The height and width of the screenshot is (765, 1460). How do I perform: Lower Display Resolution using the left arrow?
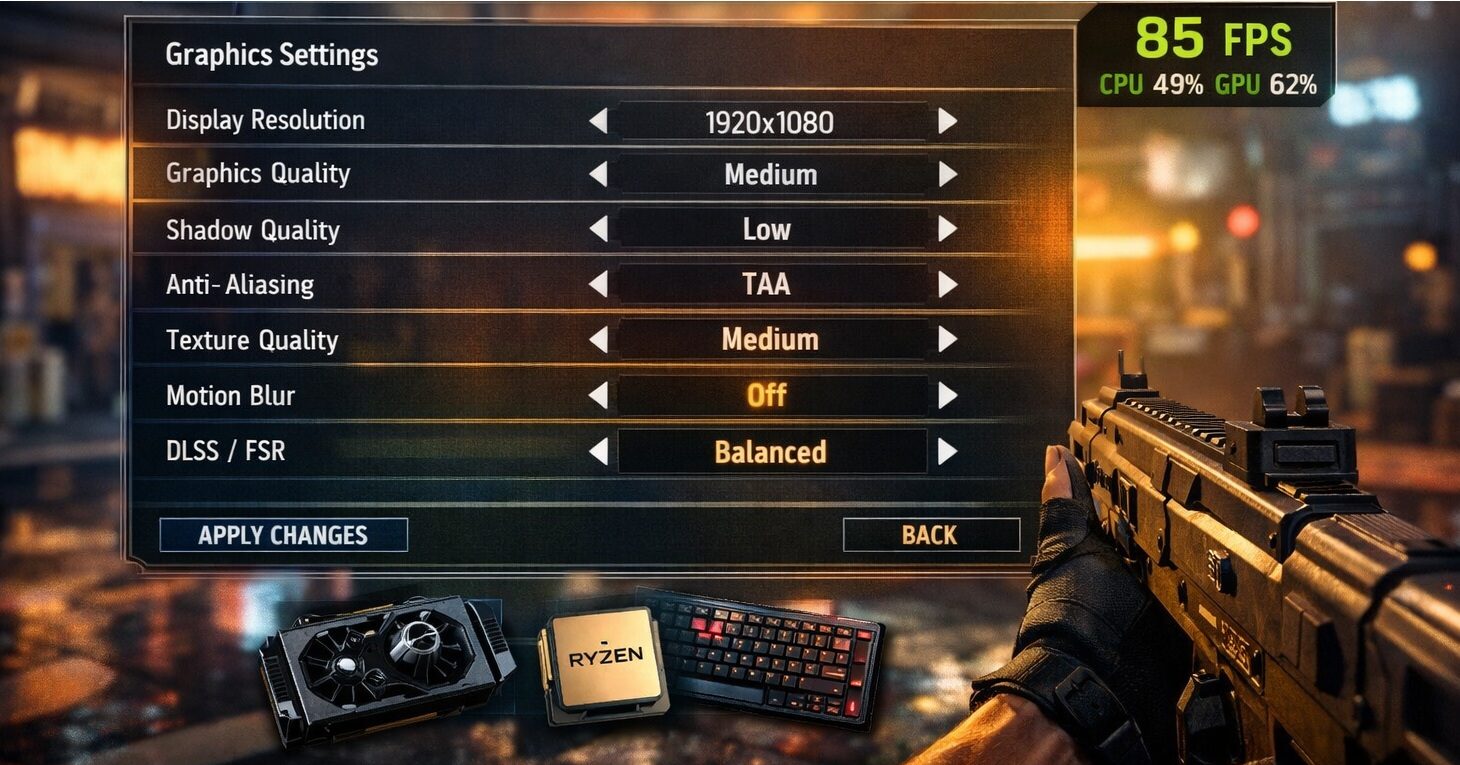coord(598,122)
